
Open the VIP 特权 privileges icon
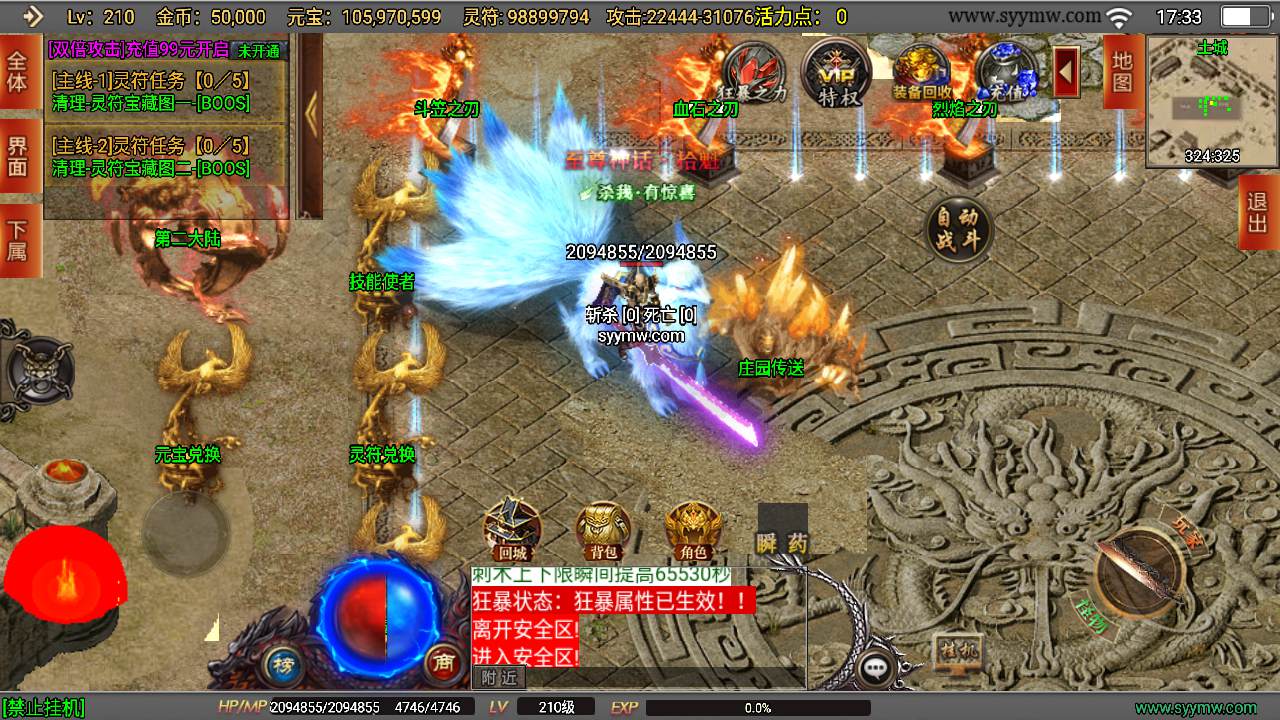pyautogui.click(x=835, y=72)
